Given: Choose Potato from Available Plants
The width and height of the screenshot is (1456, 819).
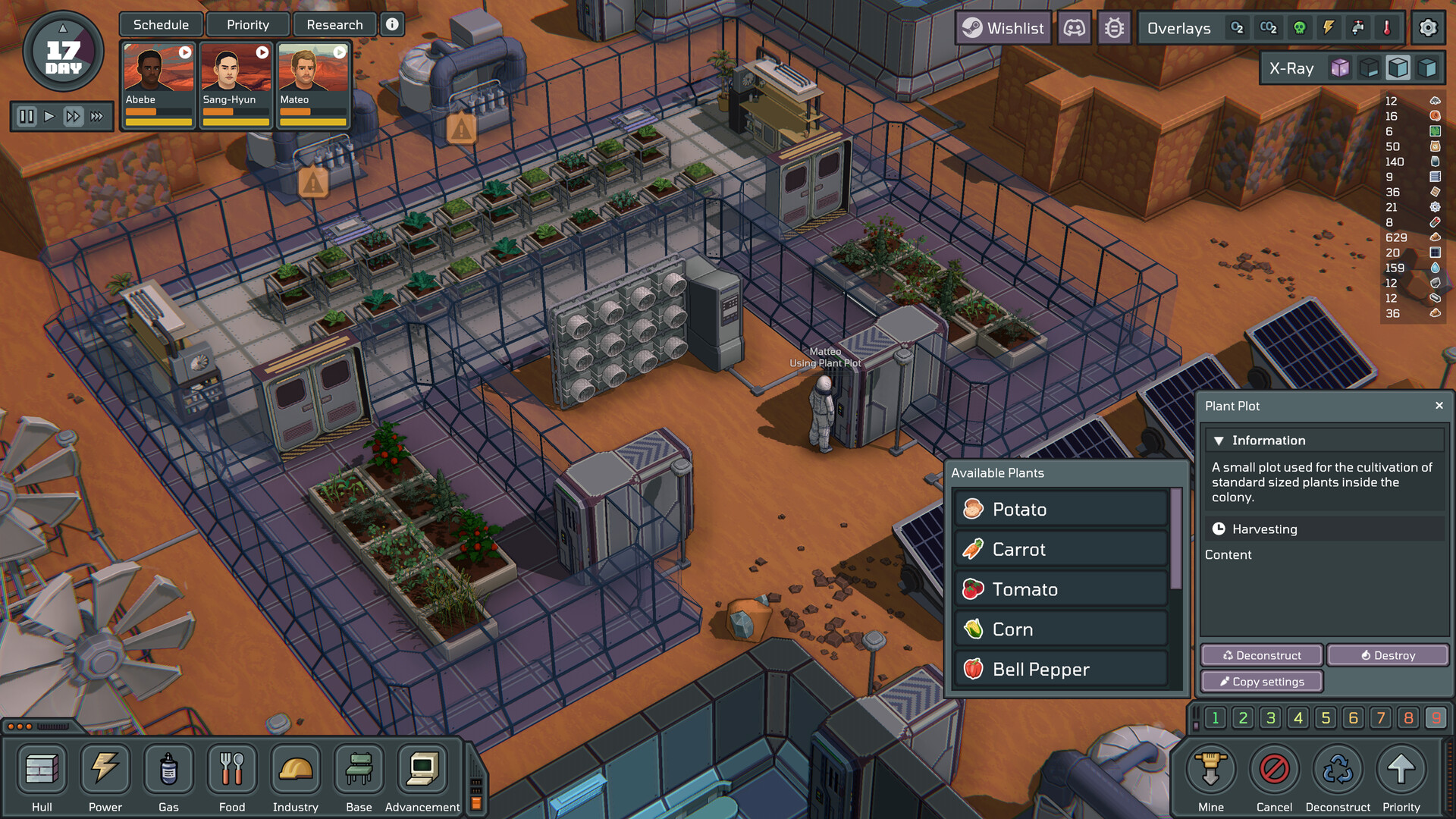Looking at the screenshot, I should click(x=1061, y=510).
